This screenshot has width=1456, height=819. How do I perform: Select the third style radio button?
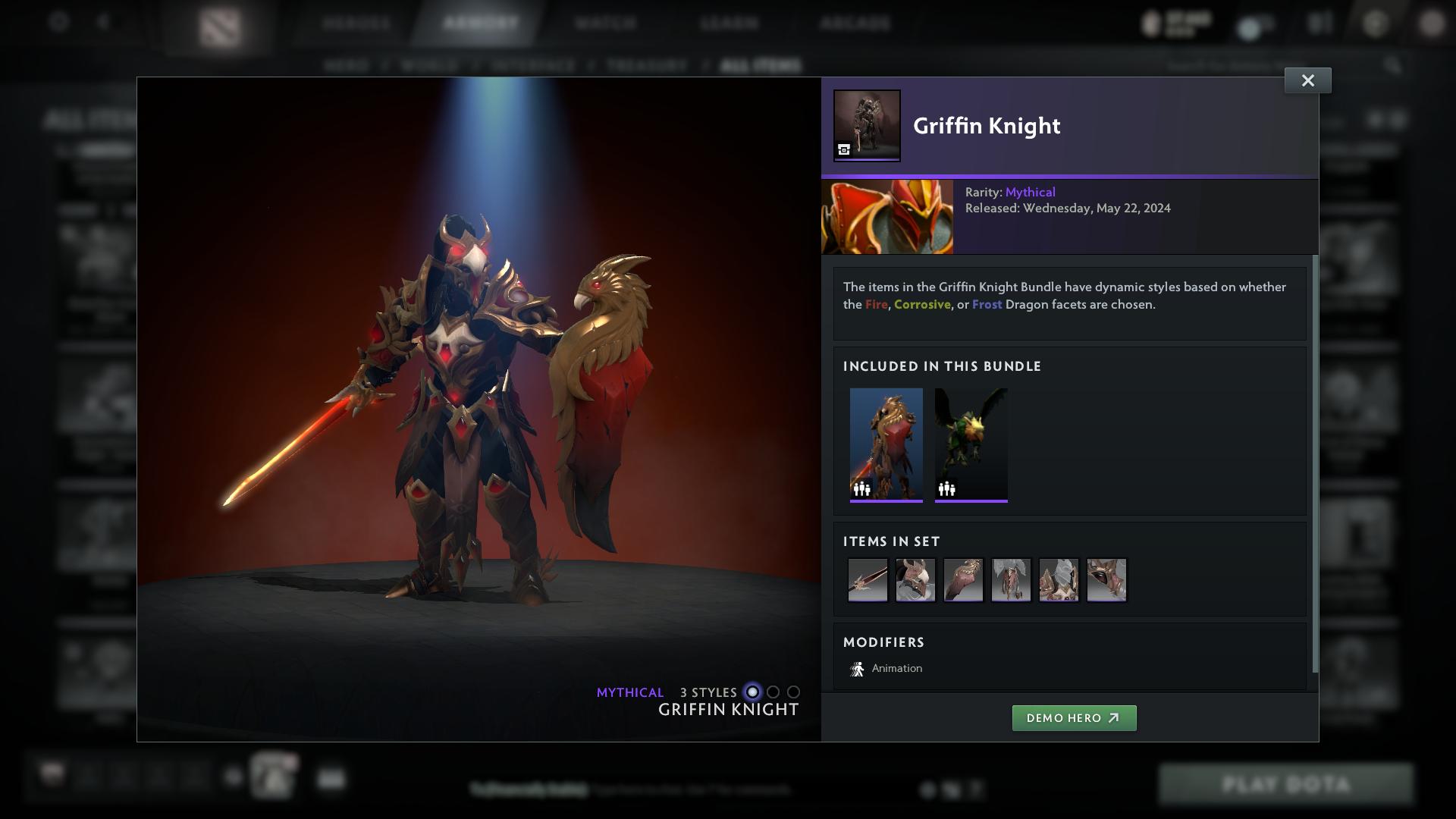click(793, 692)
